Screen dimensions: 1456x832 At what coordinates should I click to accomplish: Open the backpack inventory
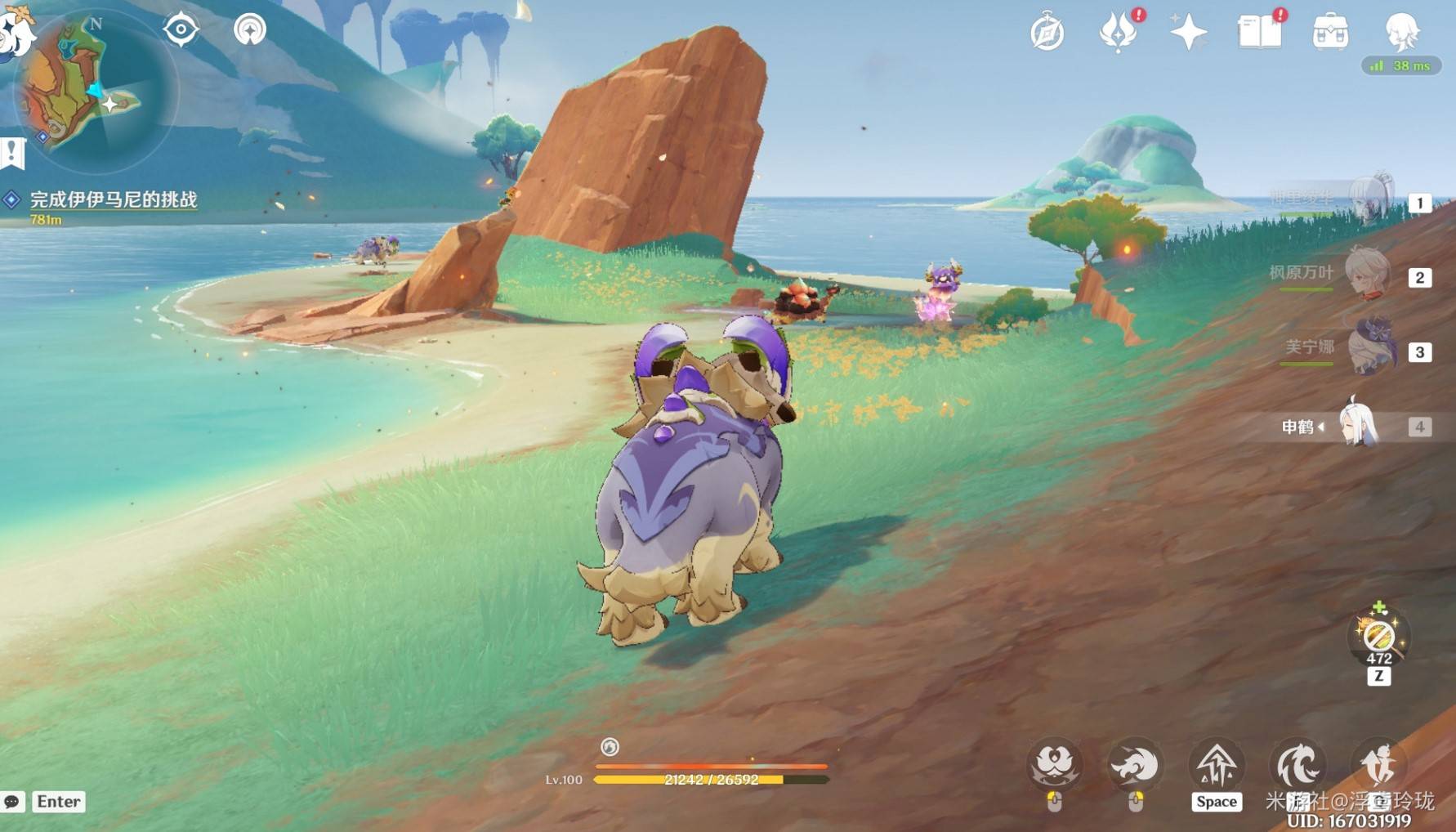pyautogui.click(x=1330, y=33)
